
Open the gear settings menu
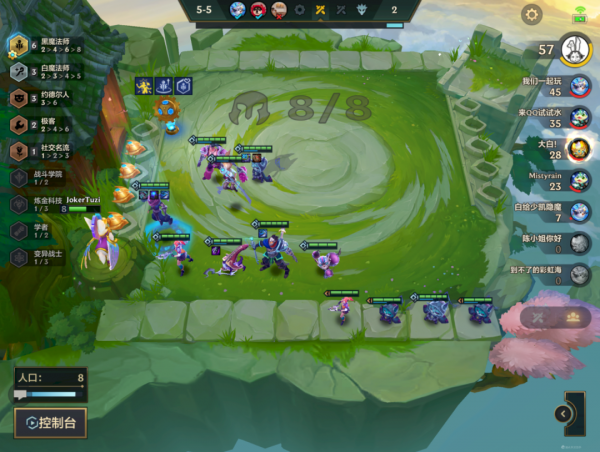[532, 14]
